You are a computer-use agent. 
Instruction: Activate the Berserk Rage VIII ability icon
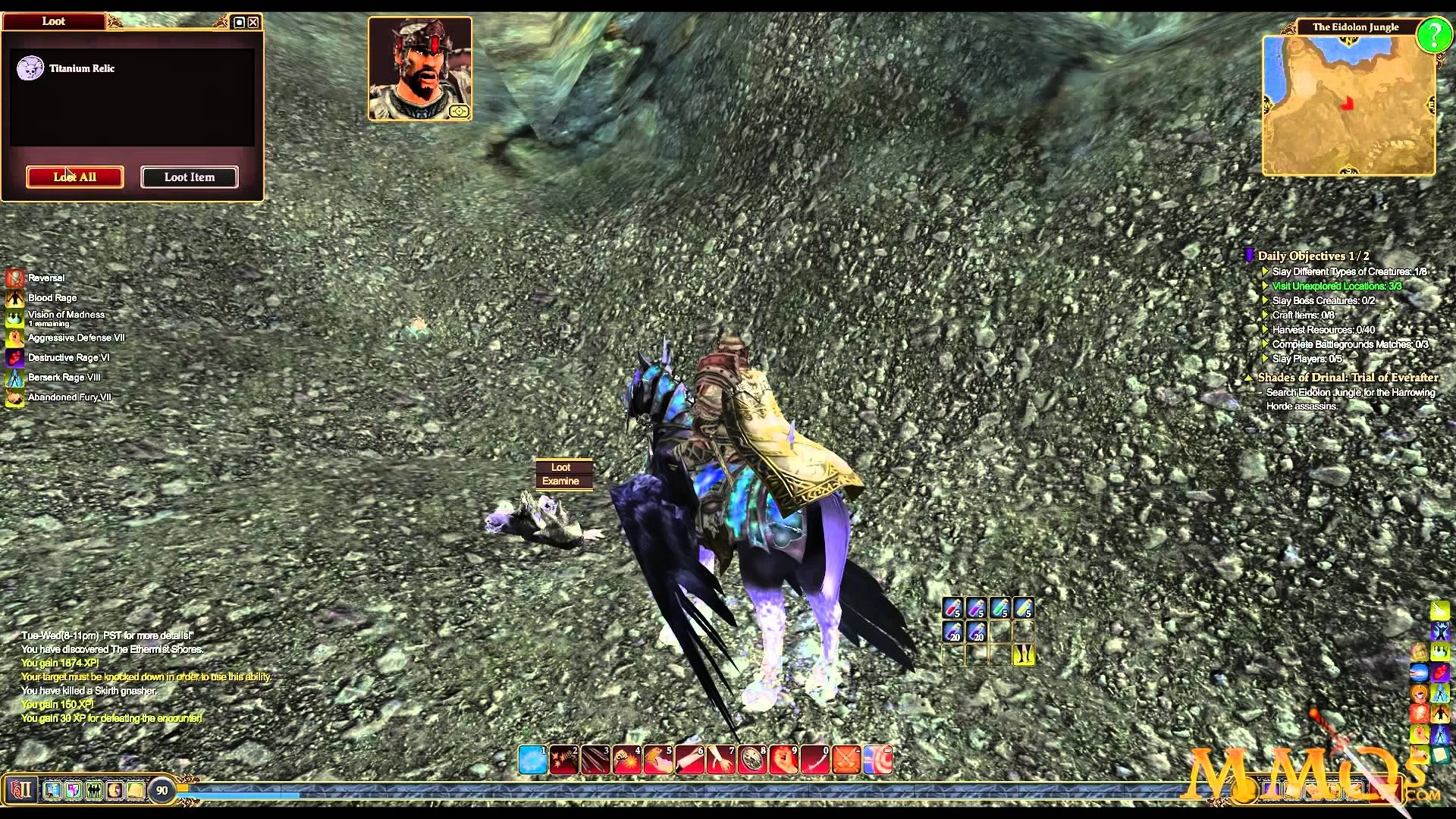click(x=14, y=377)
